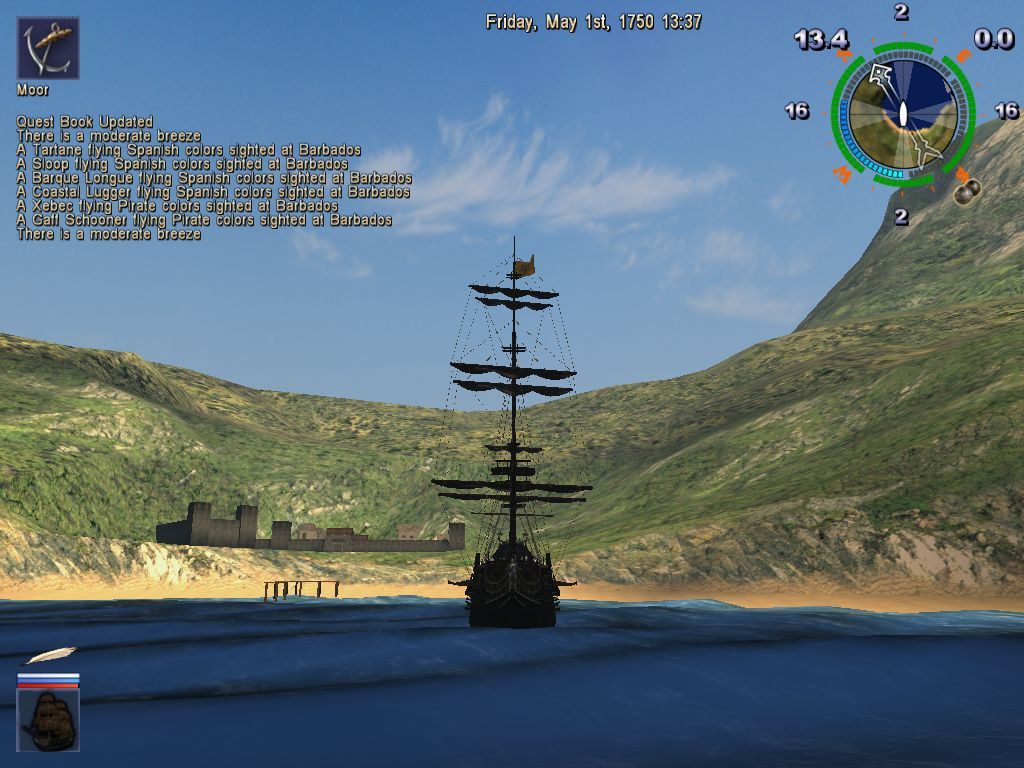The width and height of the screenshot is (1024, 768).
Task: Select the cannonball ammunition icon
Action: tap(967, 188)
